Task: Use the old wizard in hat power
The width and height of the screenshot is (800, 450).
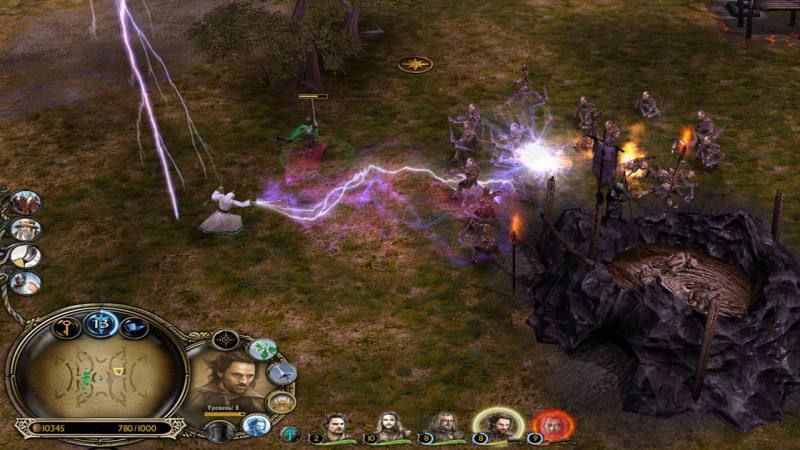Action: (x=25, y=229)
